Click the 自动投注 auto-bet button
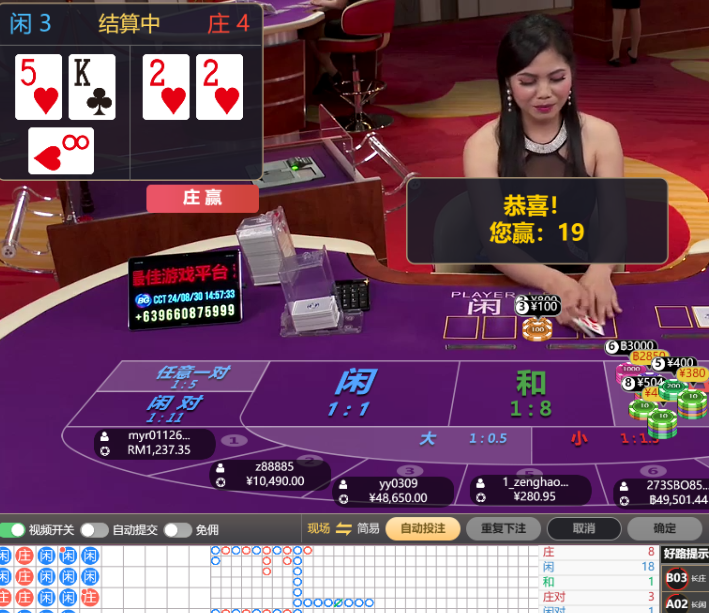 coord(423,529)
